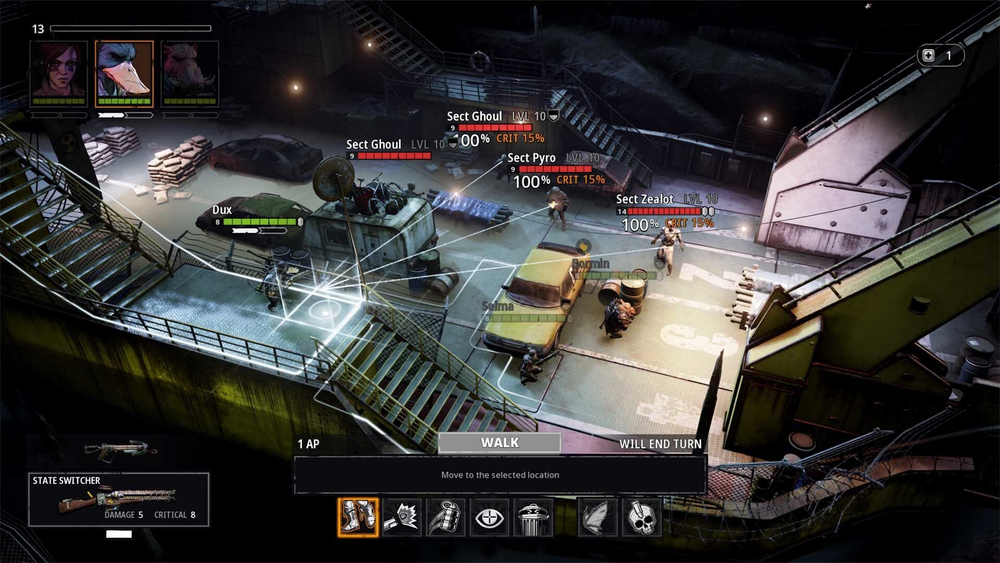Select the State Switcher weapon panel

pyautogui.click(x=119, y=499)
